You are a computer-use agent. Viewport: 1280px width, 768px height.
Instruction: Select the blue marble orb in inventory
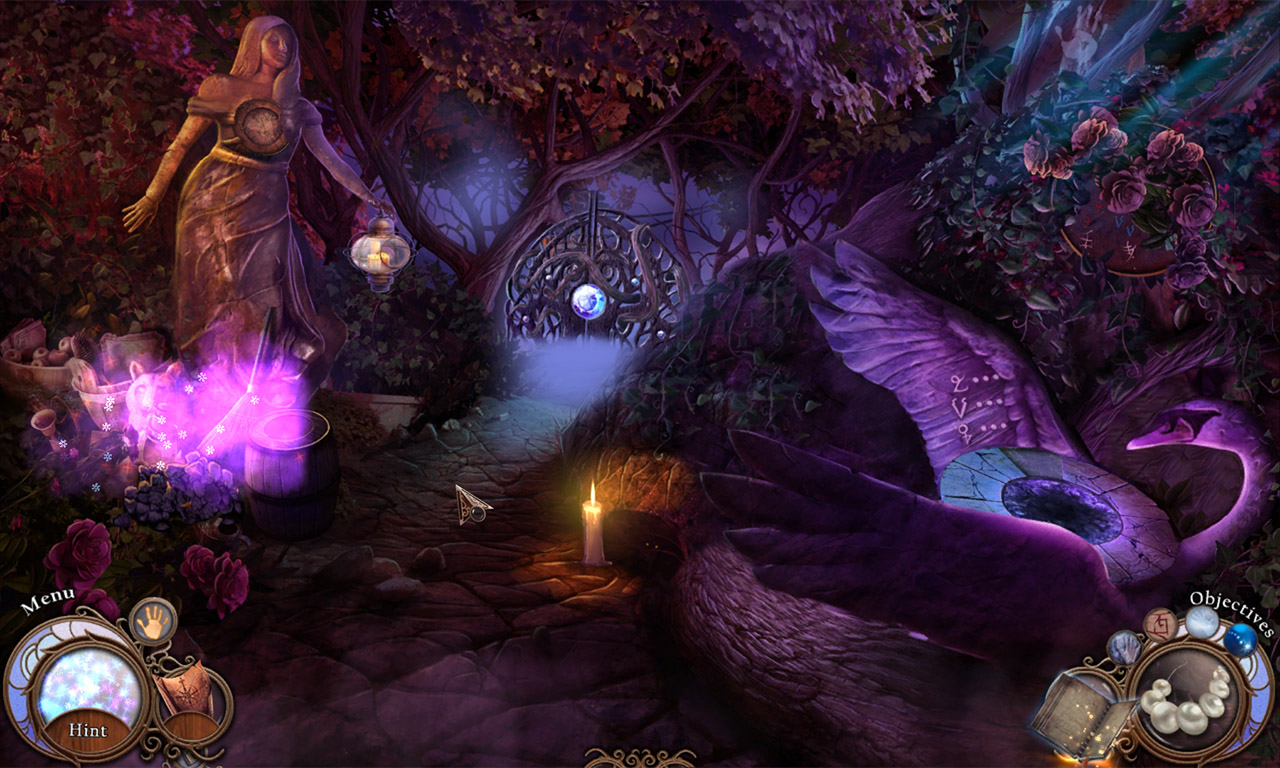pyautogui.click(x=1241, y=641)
